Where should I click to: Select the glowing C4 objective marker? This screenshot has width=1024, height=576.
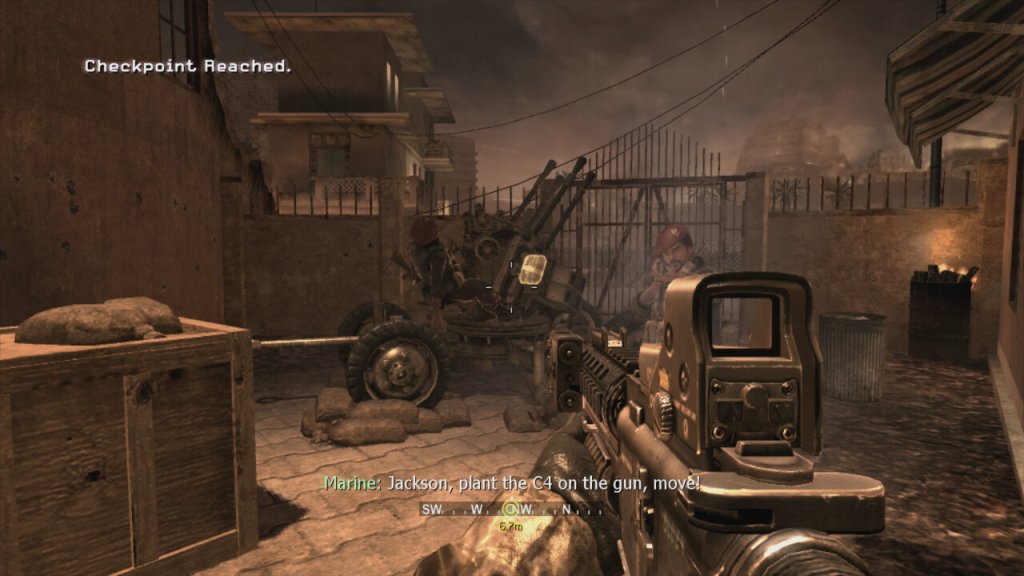534,267
